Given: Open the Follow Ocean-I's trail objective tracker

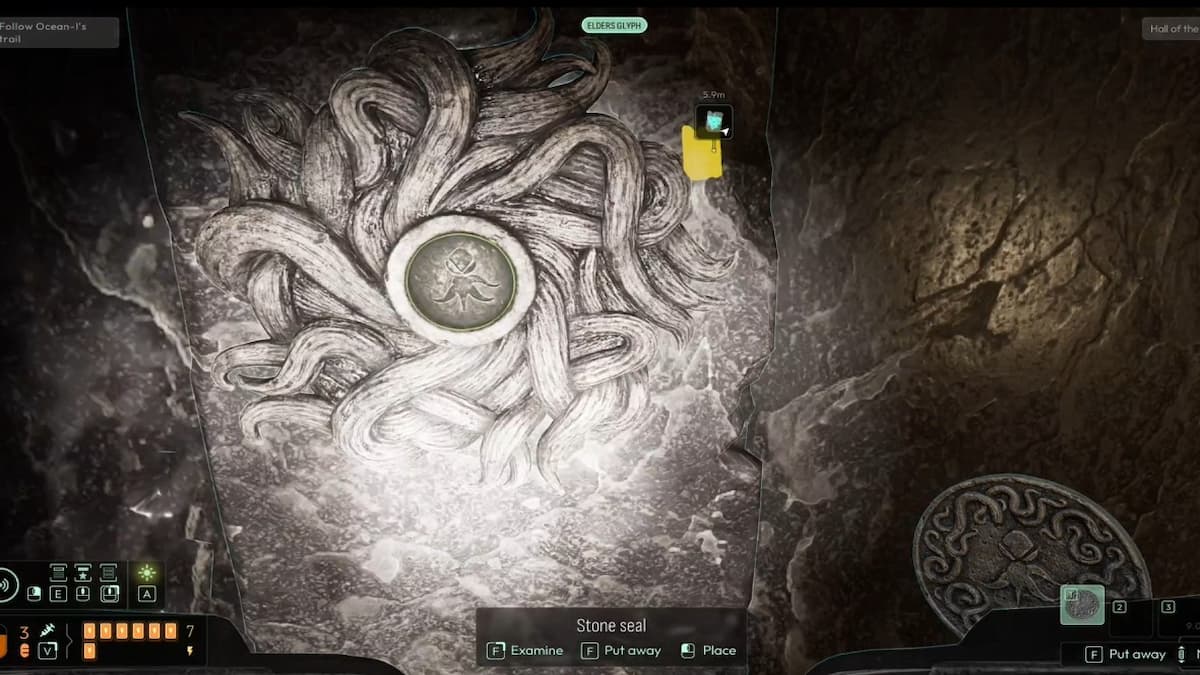Looking at the screenshot, I should pyautogui.click(x=58, y=32).
